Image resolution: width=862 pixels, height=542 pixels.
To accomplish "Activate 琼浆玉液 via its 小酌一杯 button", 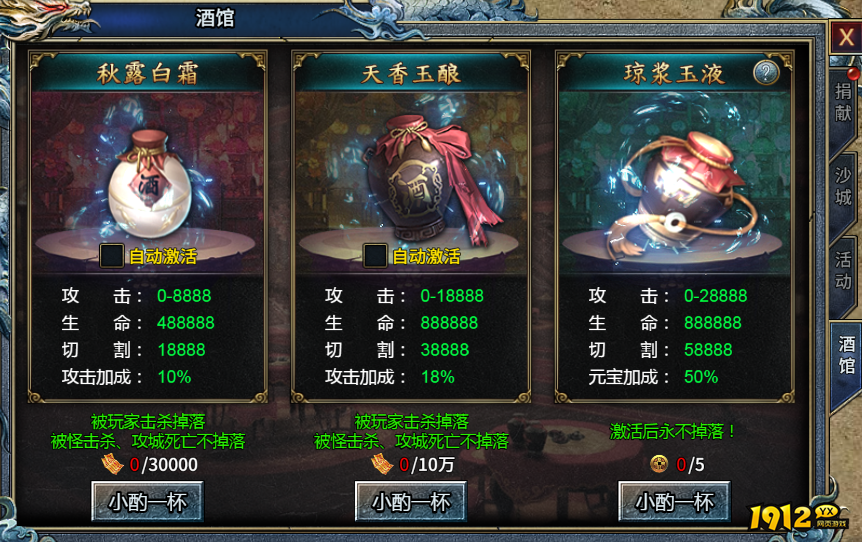I will coord(674,501).
